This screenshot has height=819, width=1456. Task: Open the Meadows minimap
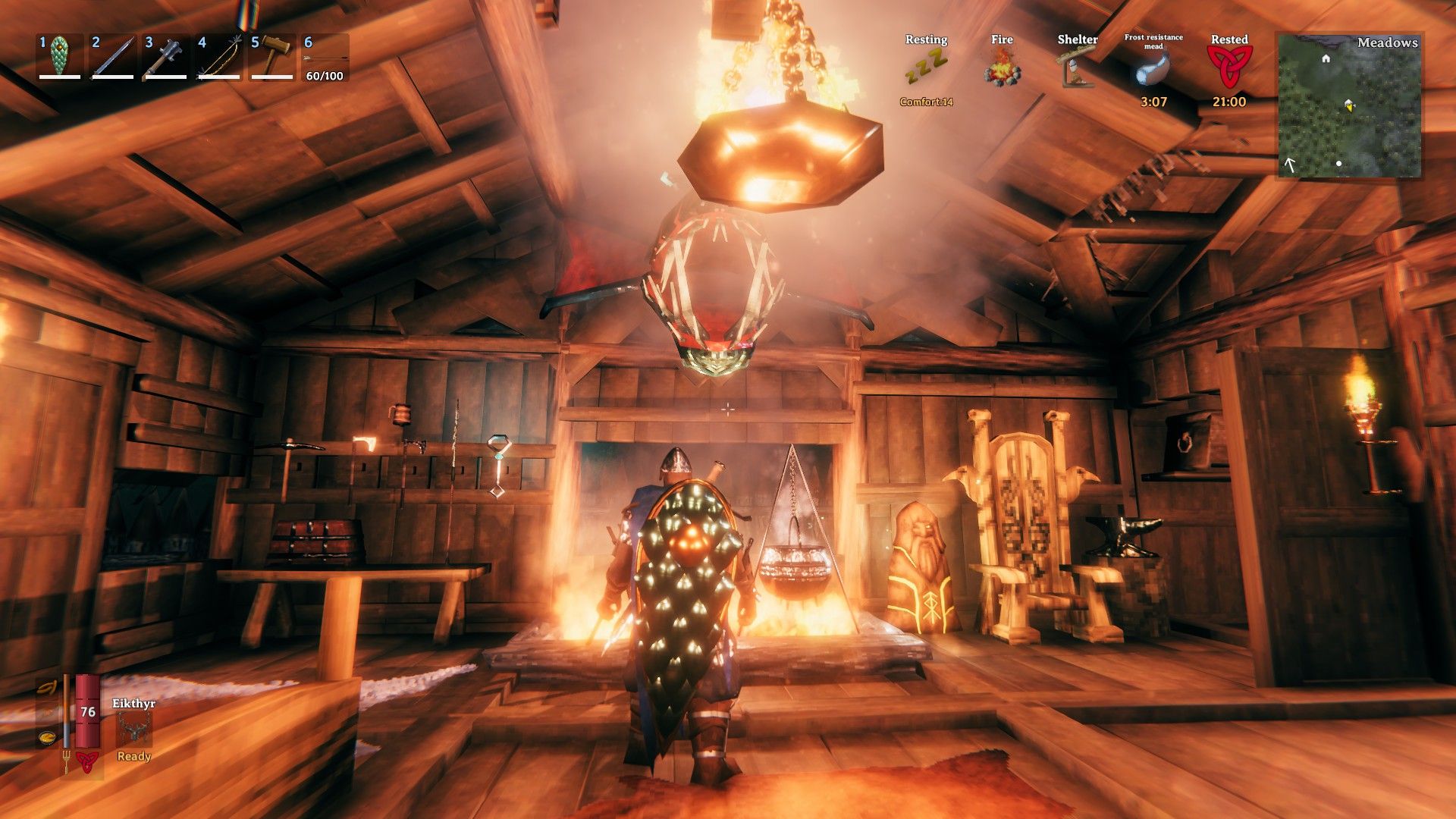1349,105
